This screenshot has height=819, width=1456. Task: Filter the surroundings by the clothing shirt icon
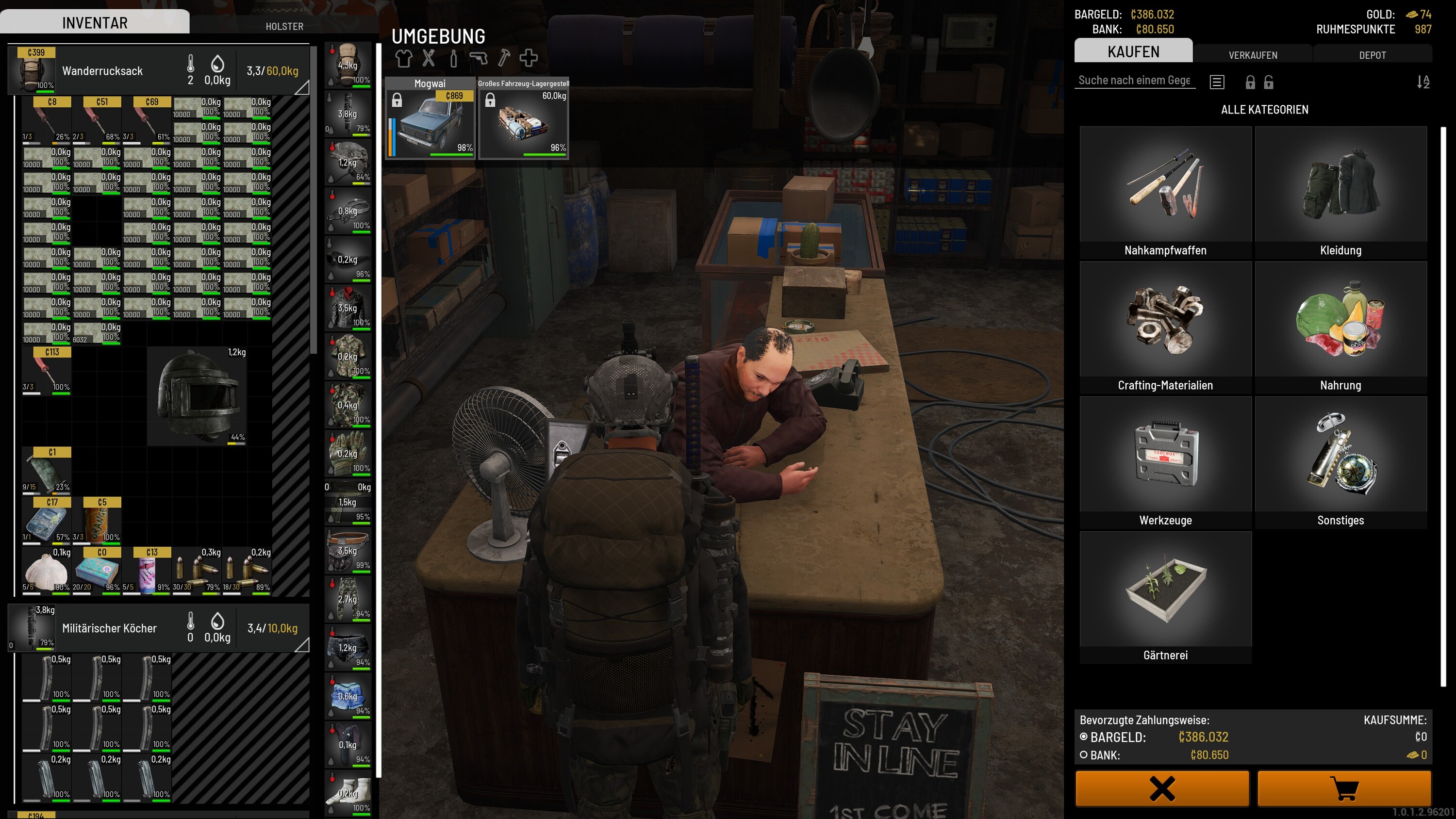403,58
